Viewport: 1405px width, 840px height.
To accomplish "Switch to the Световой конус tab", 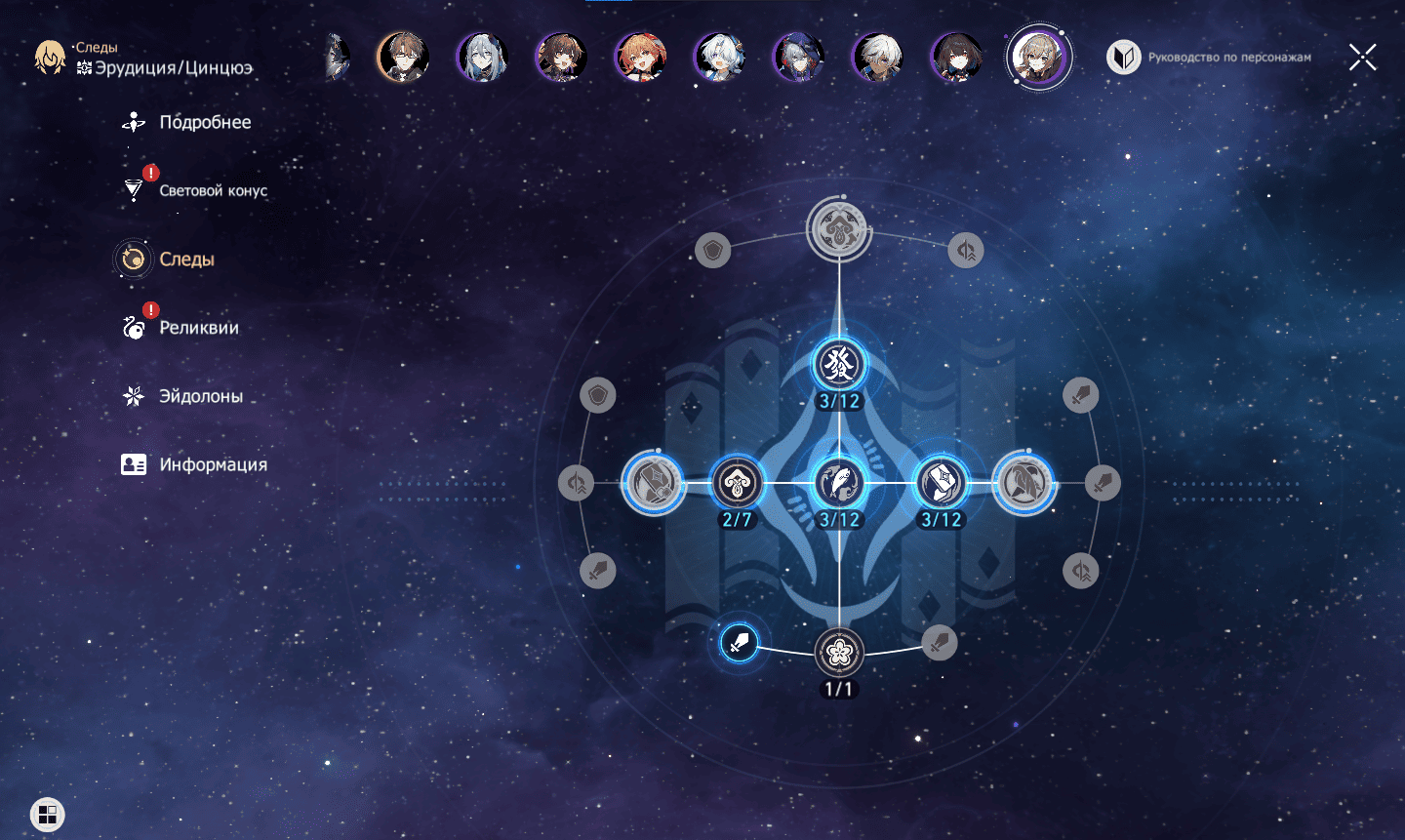I will tap(212, 190).
